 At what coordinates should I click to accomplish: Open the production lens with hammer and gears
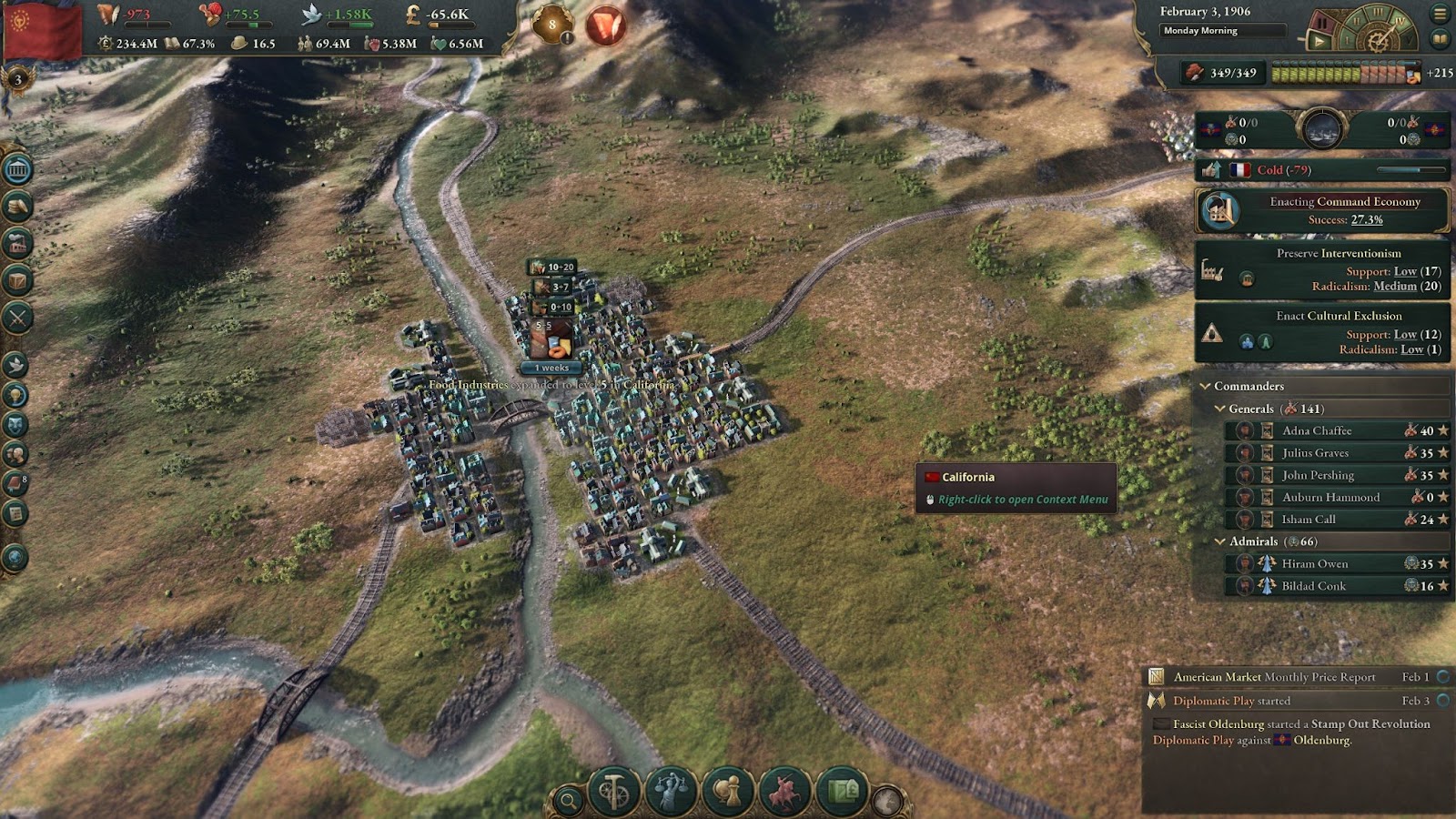[613, 792]
